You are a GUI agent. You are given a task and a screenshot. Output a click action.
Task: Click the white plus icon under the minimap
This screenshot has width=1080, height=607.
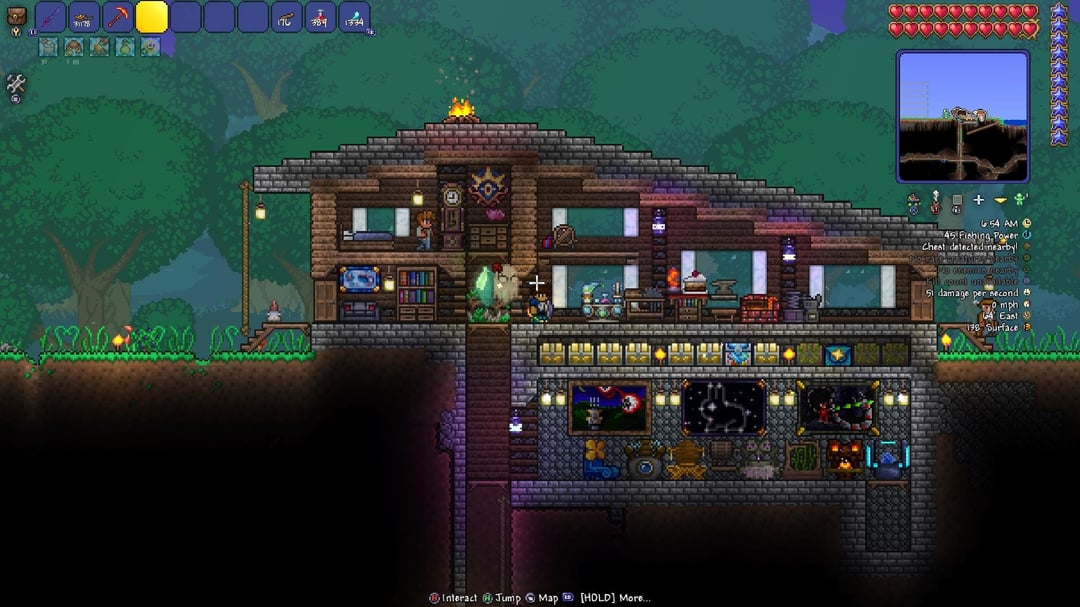(978, 200)
